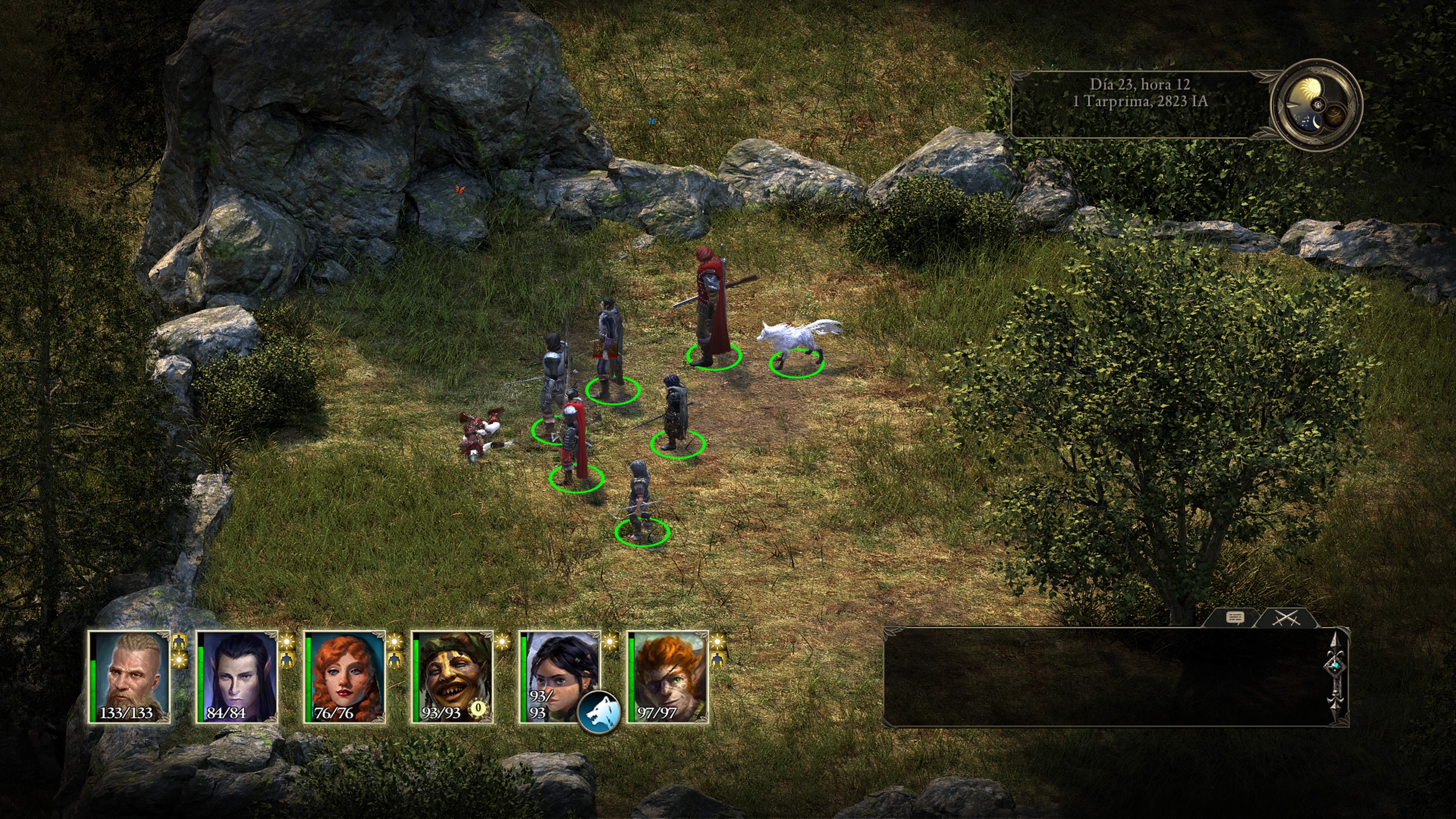Select the white wolf companion icon
This screenshot has height=819, width=1456.
click(599, 713)
